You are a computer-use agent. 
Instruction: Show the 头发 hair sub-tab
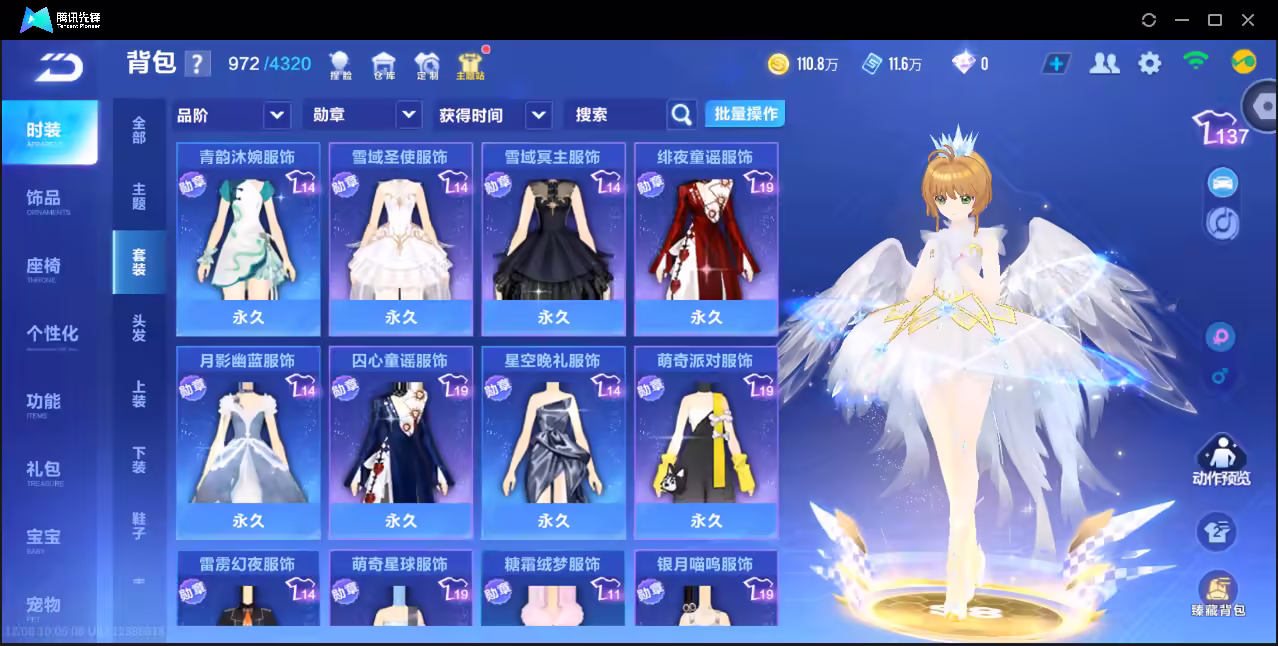pyautogui.click(x=139, y=328)
